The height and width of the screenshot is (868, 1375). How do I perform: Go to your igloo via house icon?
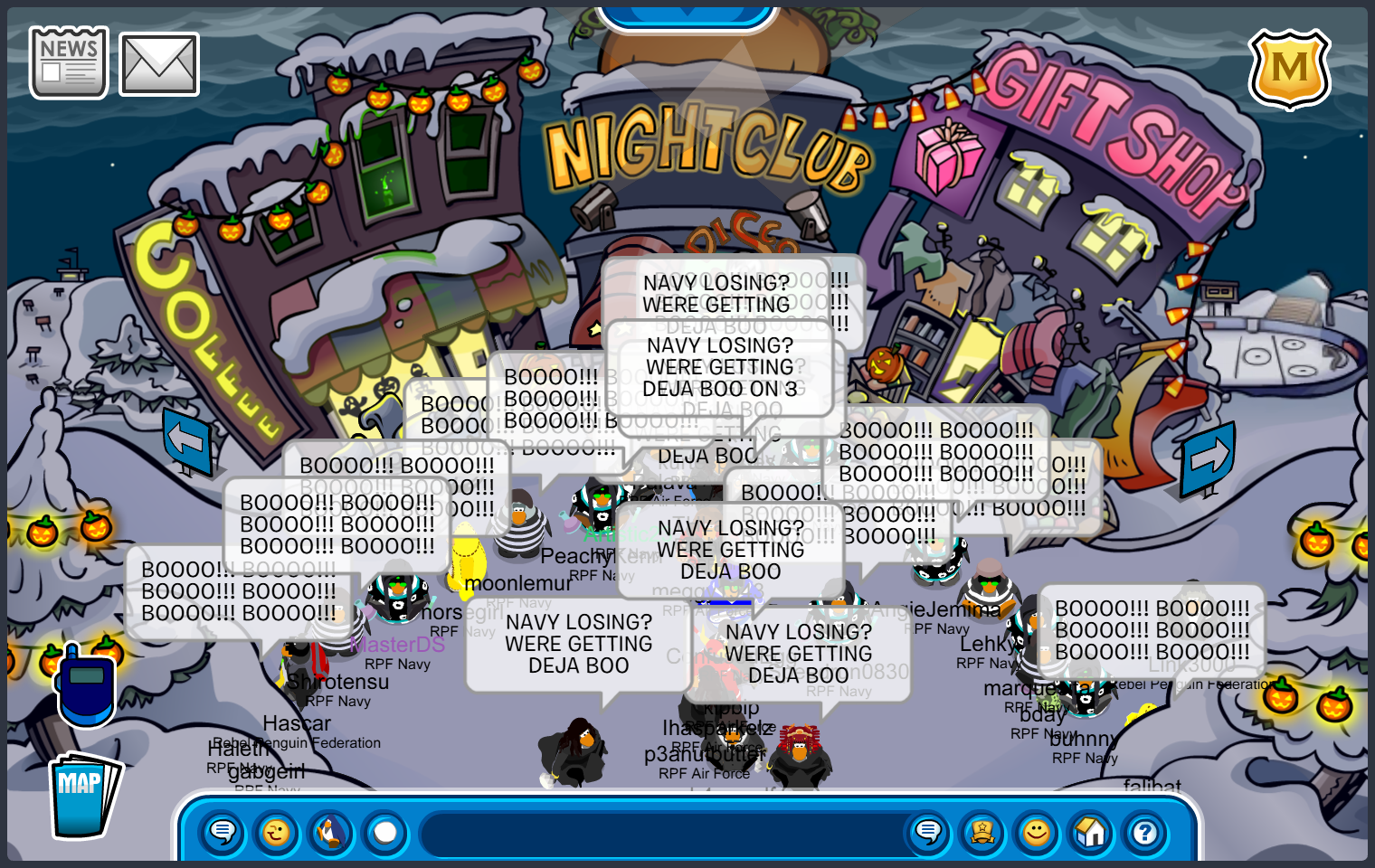pos(1091,832)
